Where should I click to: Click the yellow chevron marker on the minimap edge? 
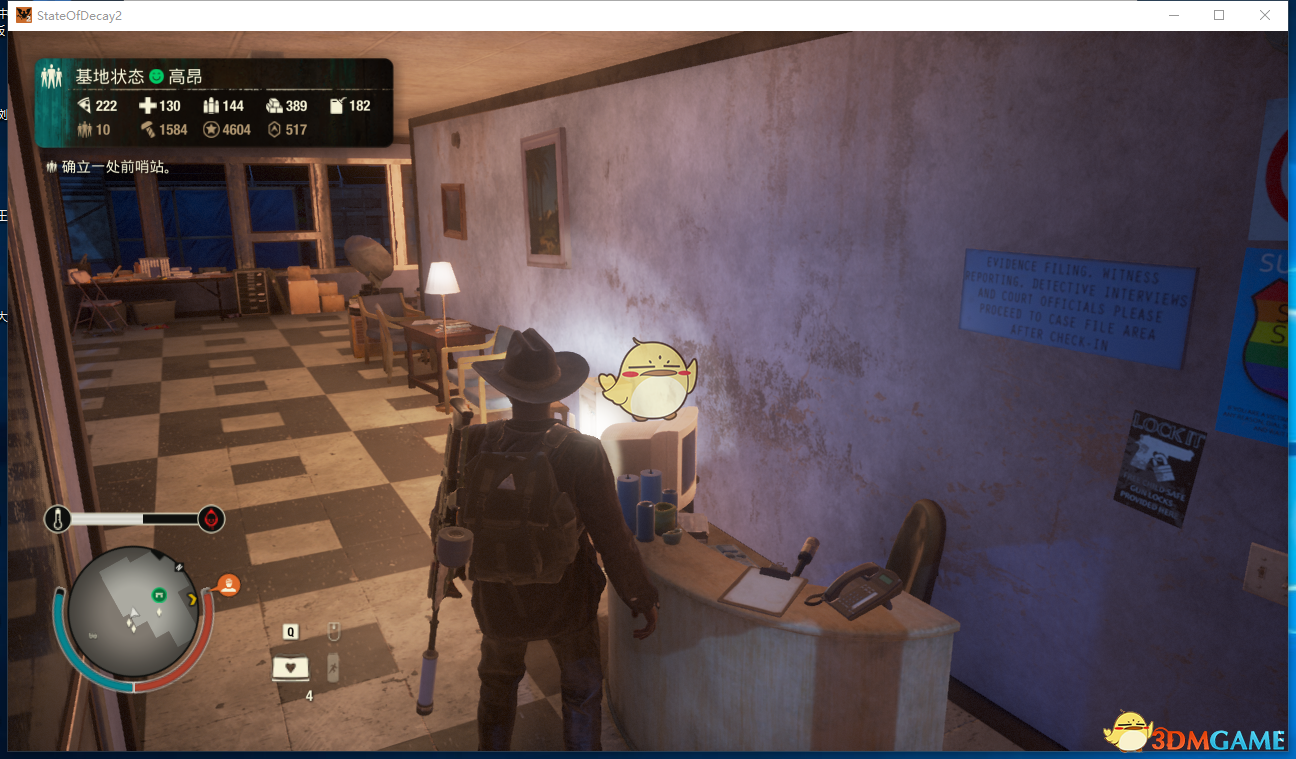pyautogui.click(x=192, y=600)
